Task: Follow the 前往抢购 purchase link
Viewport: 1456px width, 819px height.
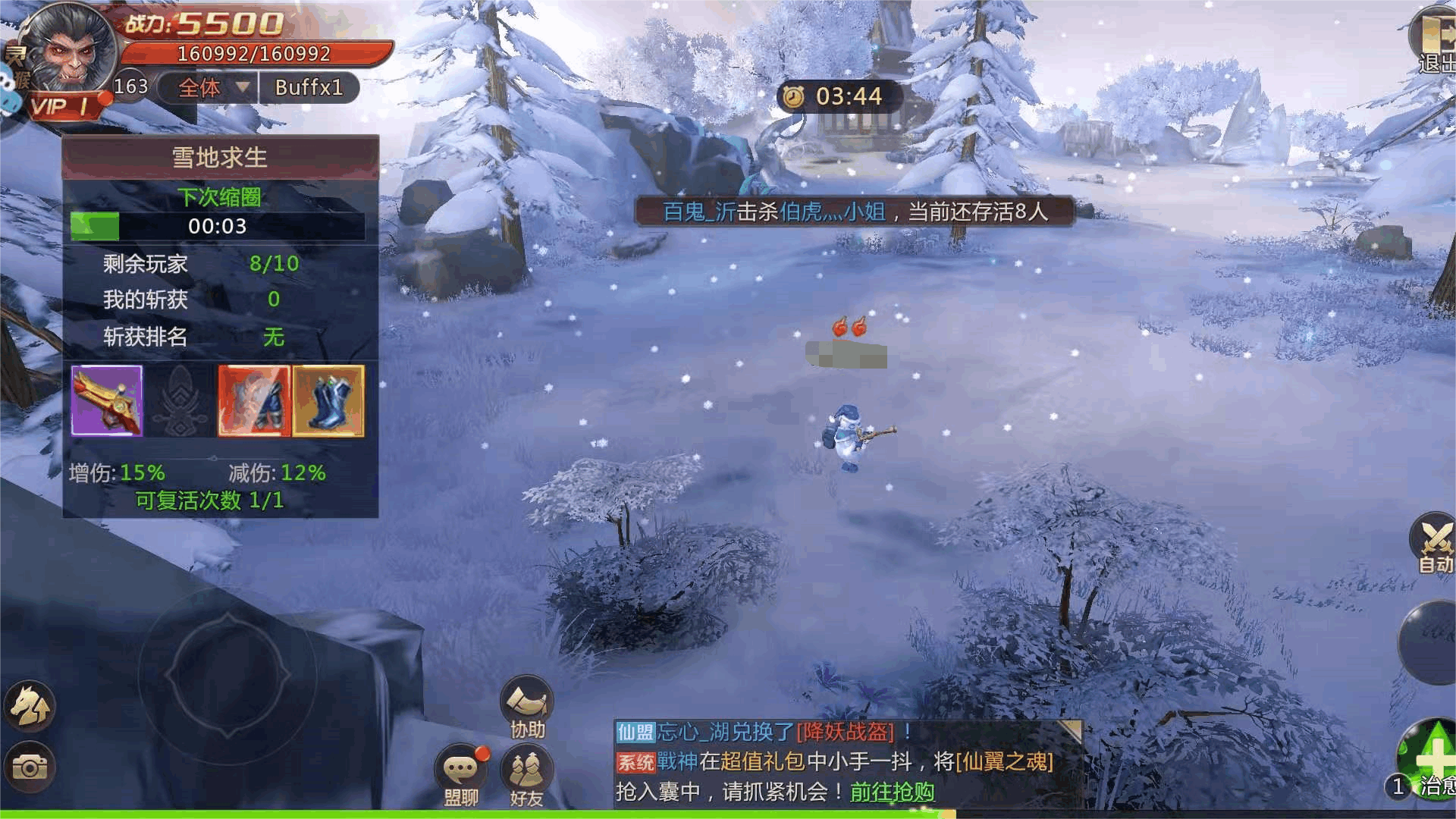Action: pos(892,792)
